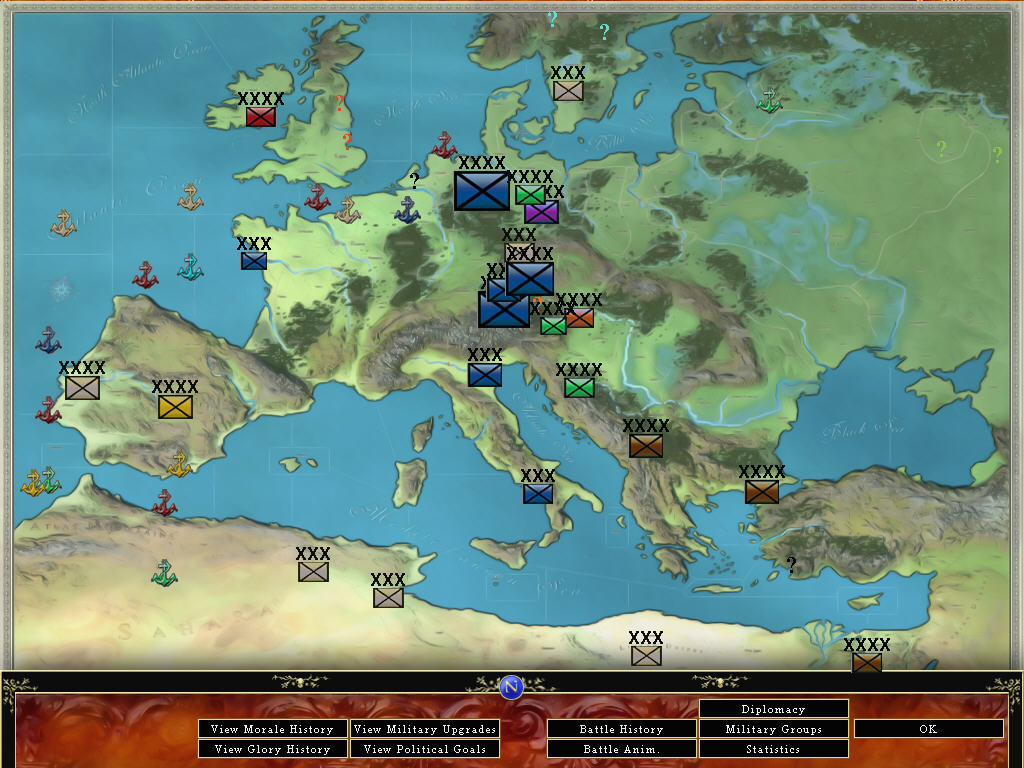
Task: Open the Battle History screen
Action: [x=621, y=729]
